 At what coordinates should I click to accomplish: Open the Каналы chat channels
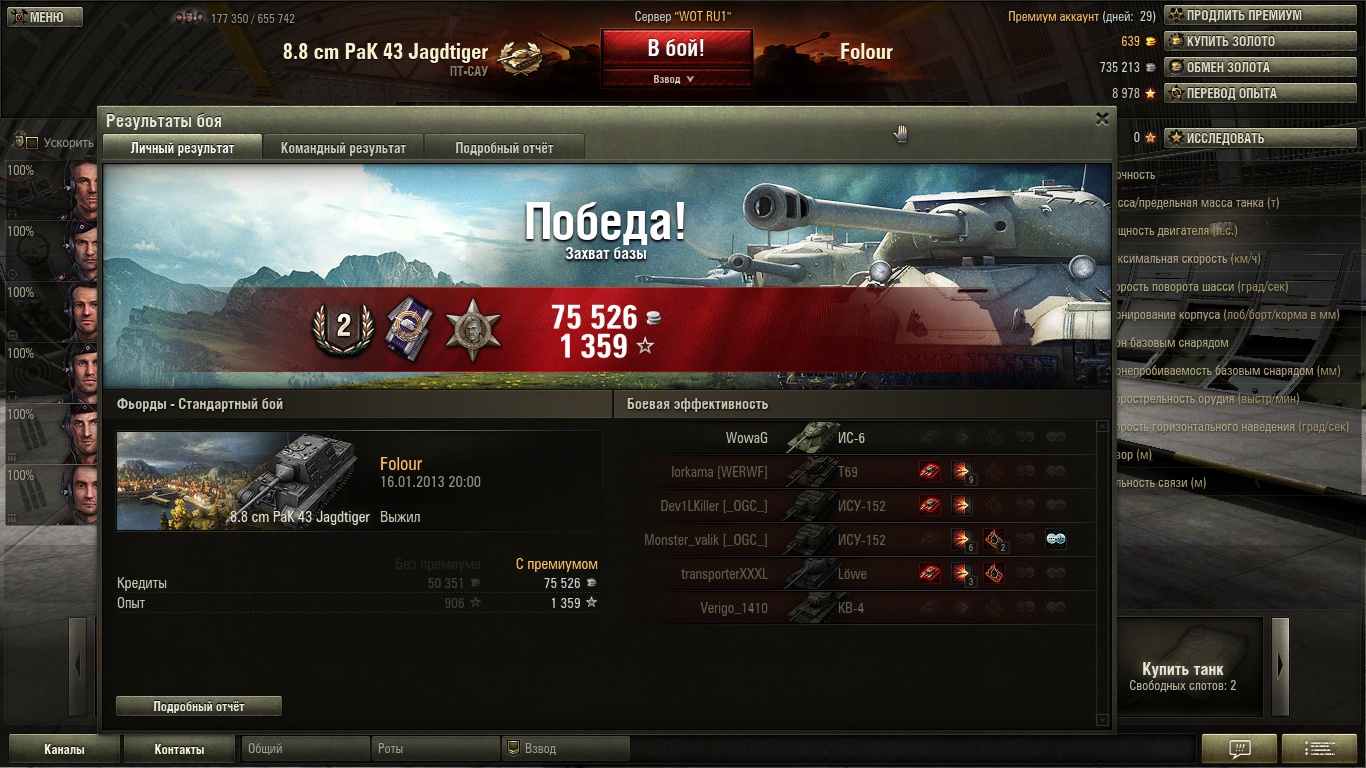(64, 749)
